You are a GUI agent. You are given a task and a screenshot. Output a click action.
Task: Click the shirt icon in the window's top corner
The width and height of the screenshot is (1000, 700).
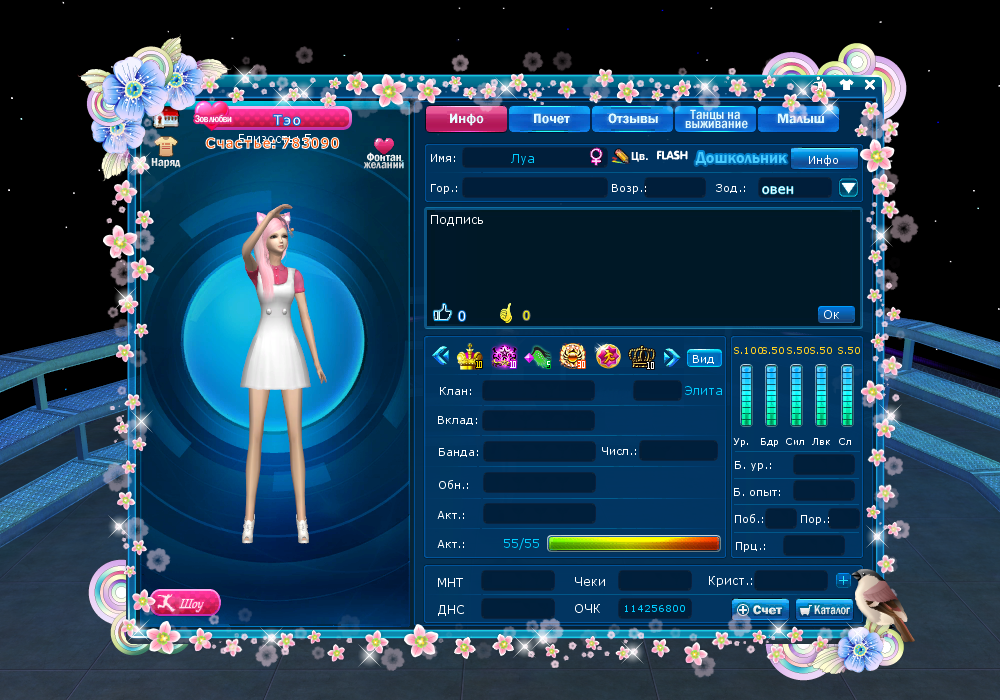tap(847, 85)
